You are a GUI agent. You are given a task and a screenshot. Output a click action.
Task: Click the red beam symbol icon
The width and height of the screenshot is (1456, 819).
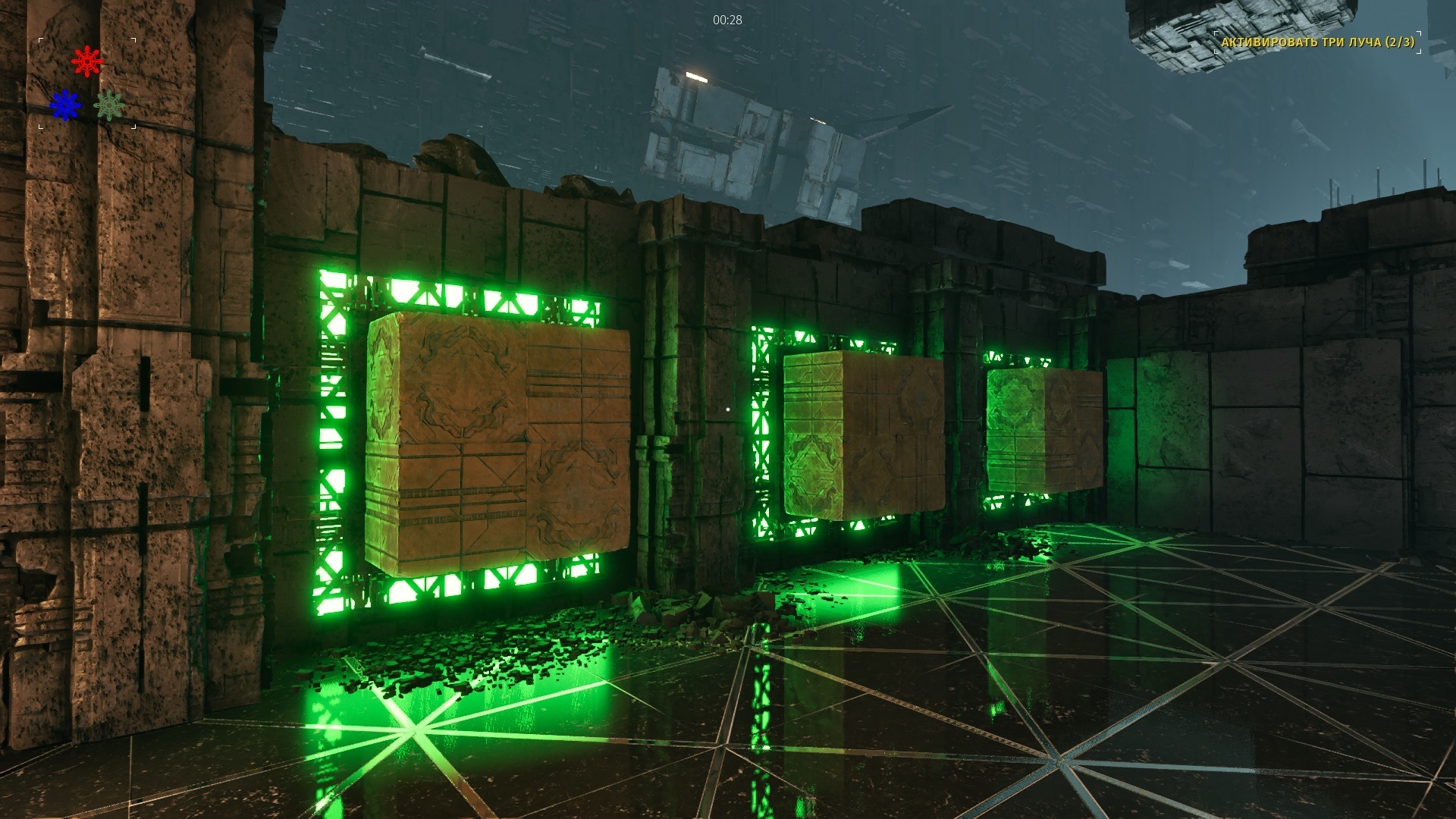(87, 61)
